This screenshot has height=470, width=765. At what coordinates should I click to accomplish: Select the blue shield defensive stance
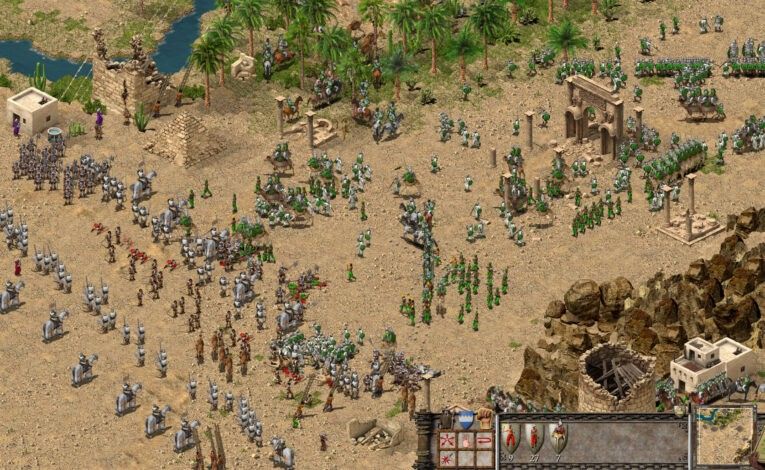[465, 419]
